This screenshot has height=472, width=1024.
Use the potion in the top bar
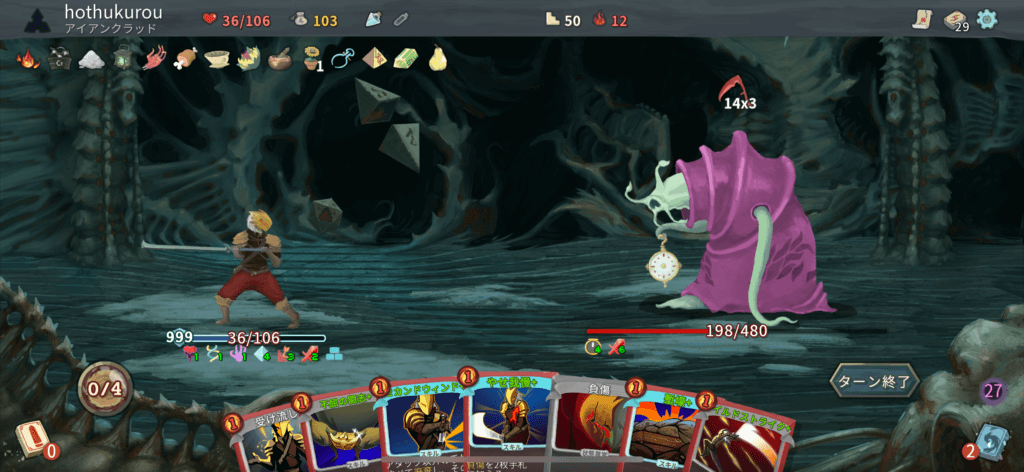[x=374, y=19]
